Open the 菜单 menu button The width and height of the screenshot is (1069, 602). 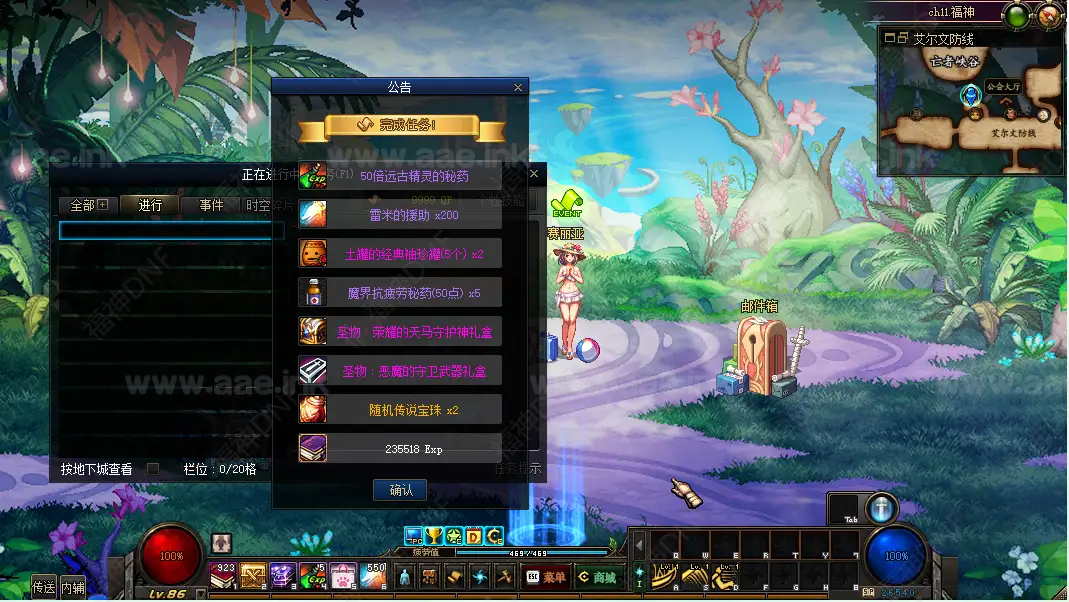pos(546,577)
